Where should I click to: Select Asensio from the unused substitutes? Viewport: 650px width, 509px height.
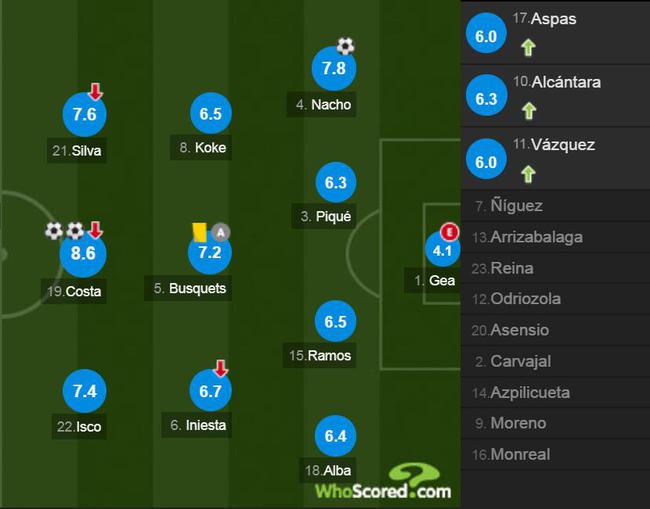tap(555, 330)
